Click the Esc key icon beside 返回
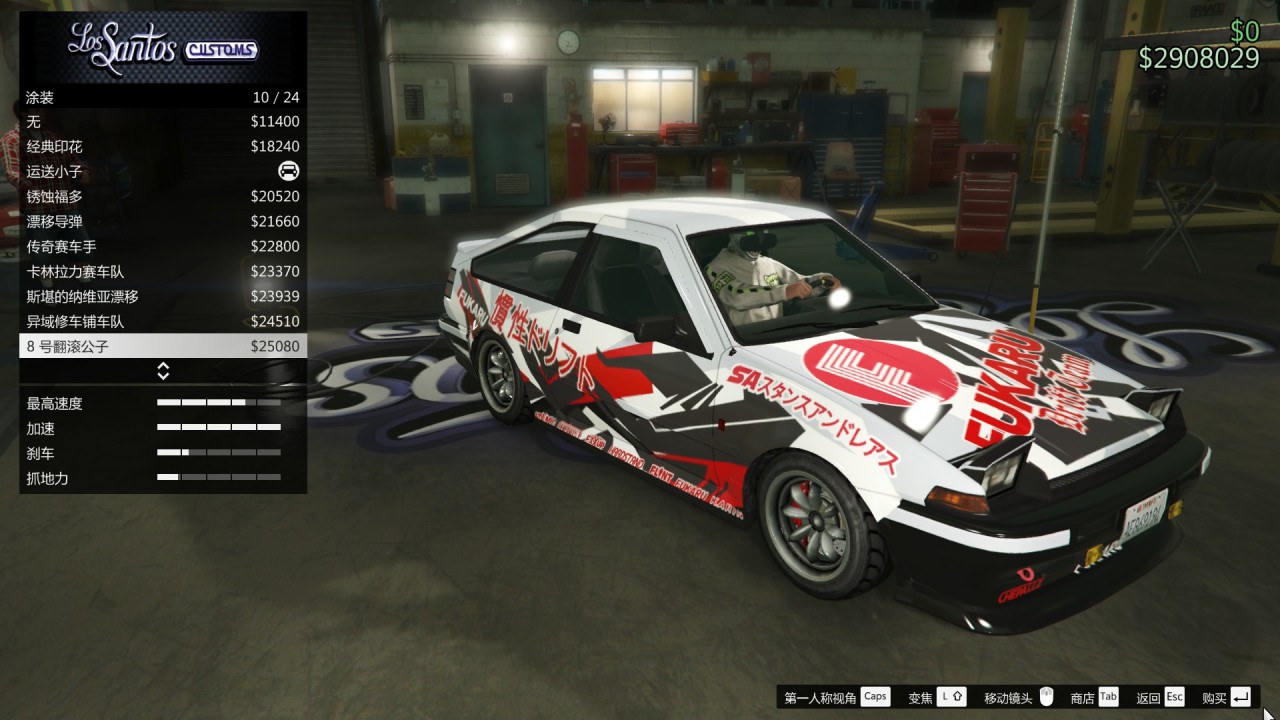Image resolution: width=1280 pixels, height=720 pixels. 1173,696
